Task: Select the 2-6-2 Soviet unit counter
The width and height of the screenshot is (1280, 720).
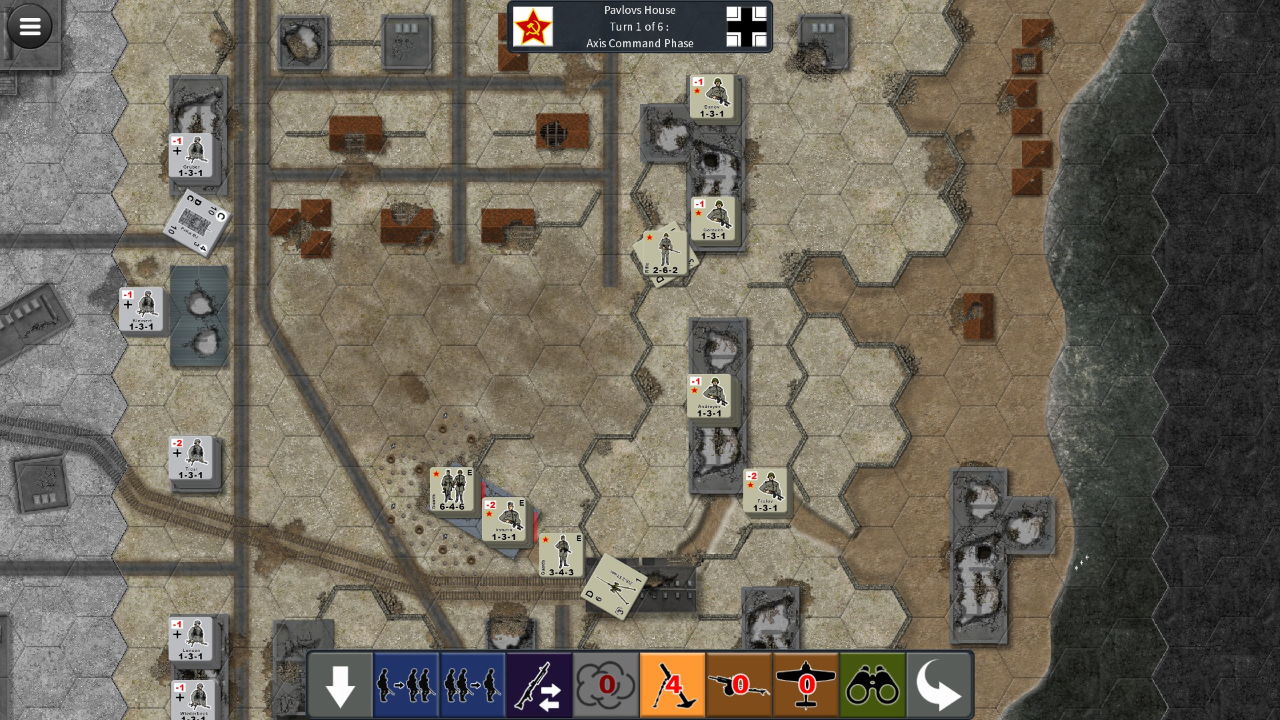Action: point(664,252)
